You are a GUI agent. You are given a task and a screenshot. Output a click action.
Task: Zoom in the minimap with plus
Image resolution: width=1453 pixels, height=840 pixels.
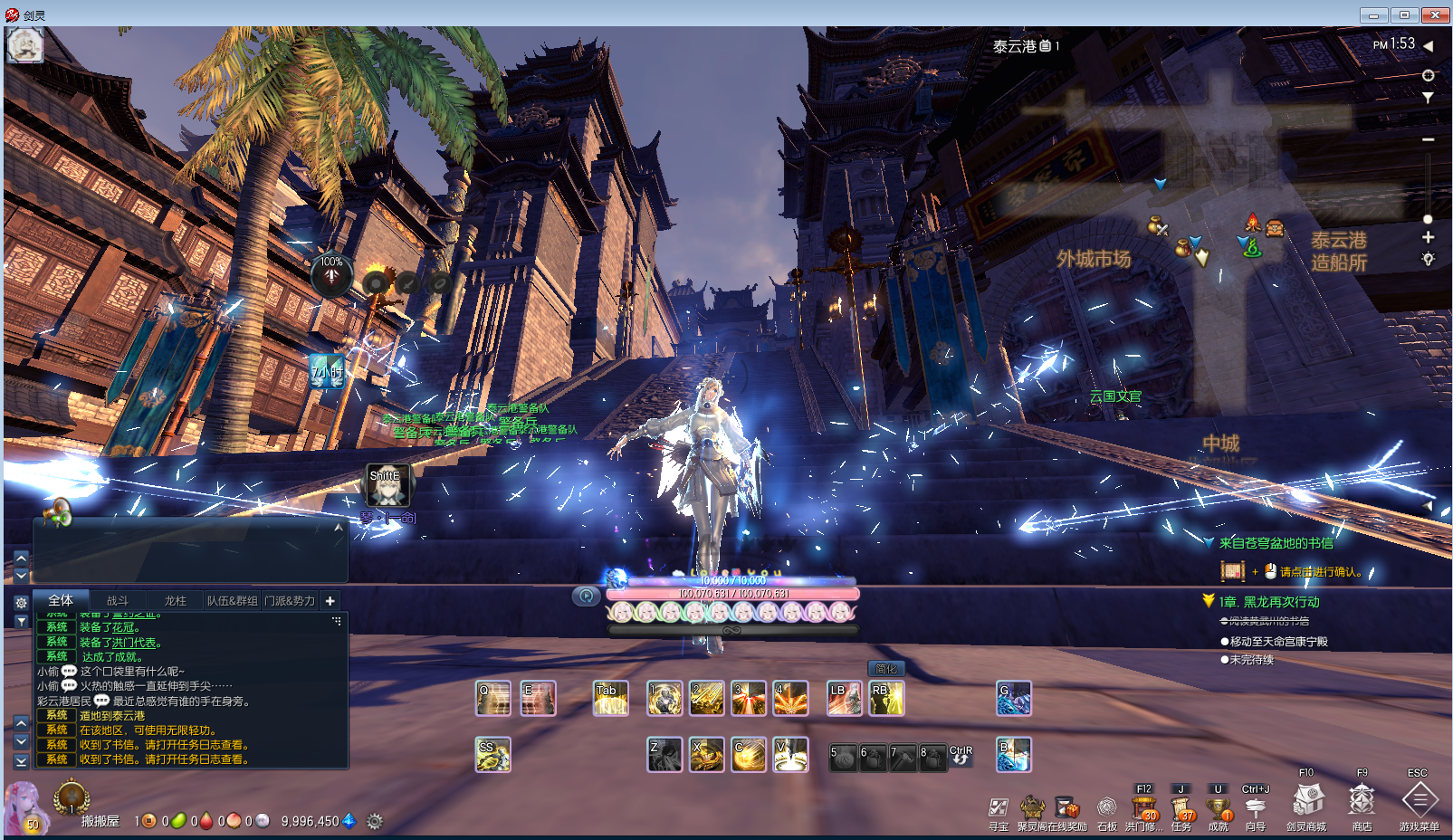coord(1428,237)
